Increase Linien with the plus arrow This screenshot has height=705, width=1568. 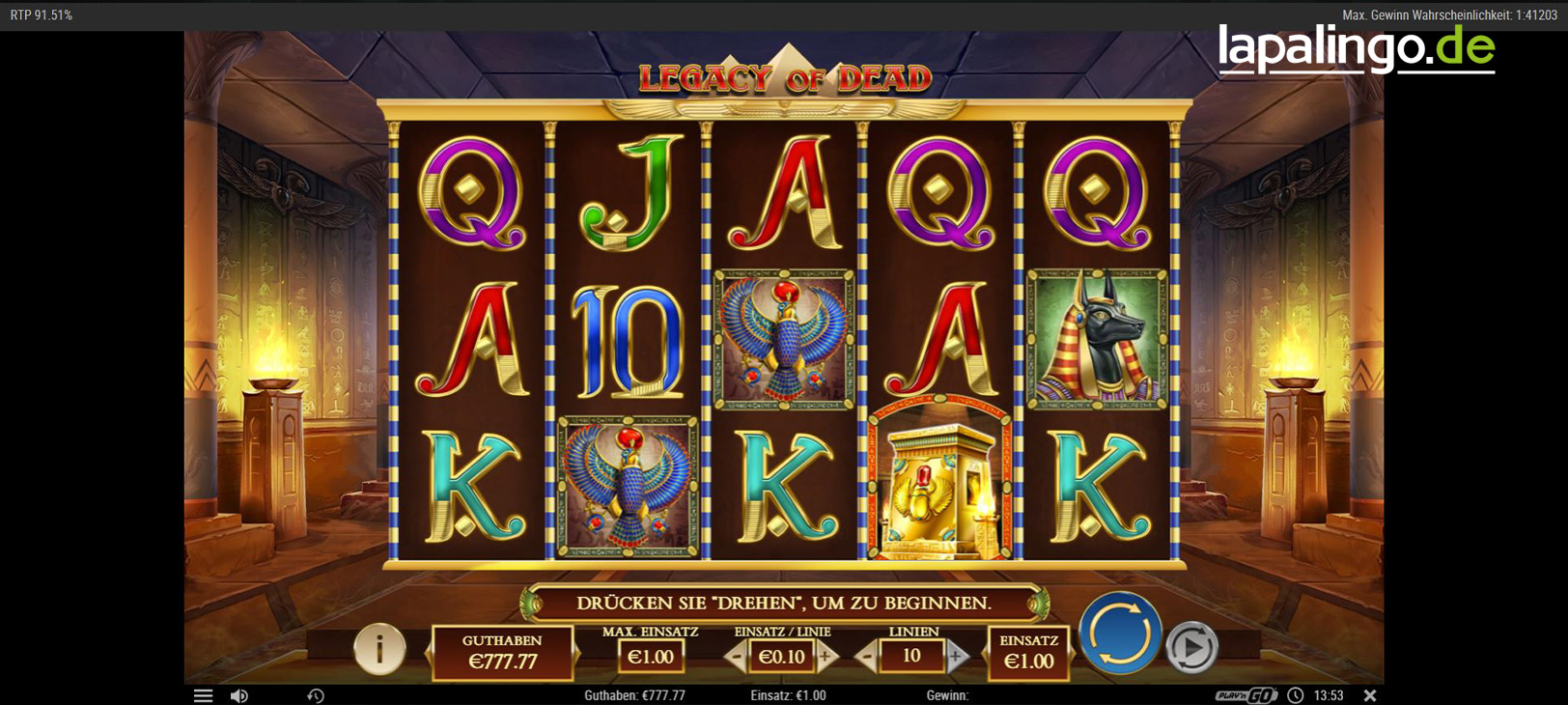(955, 654)
